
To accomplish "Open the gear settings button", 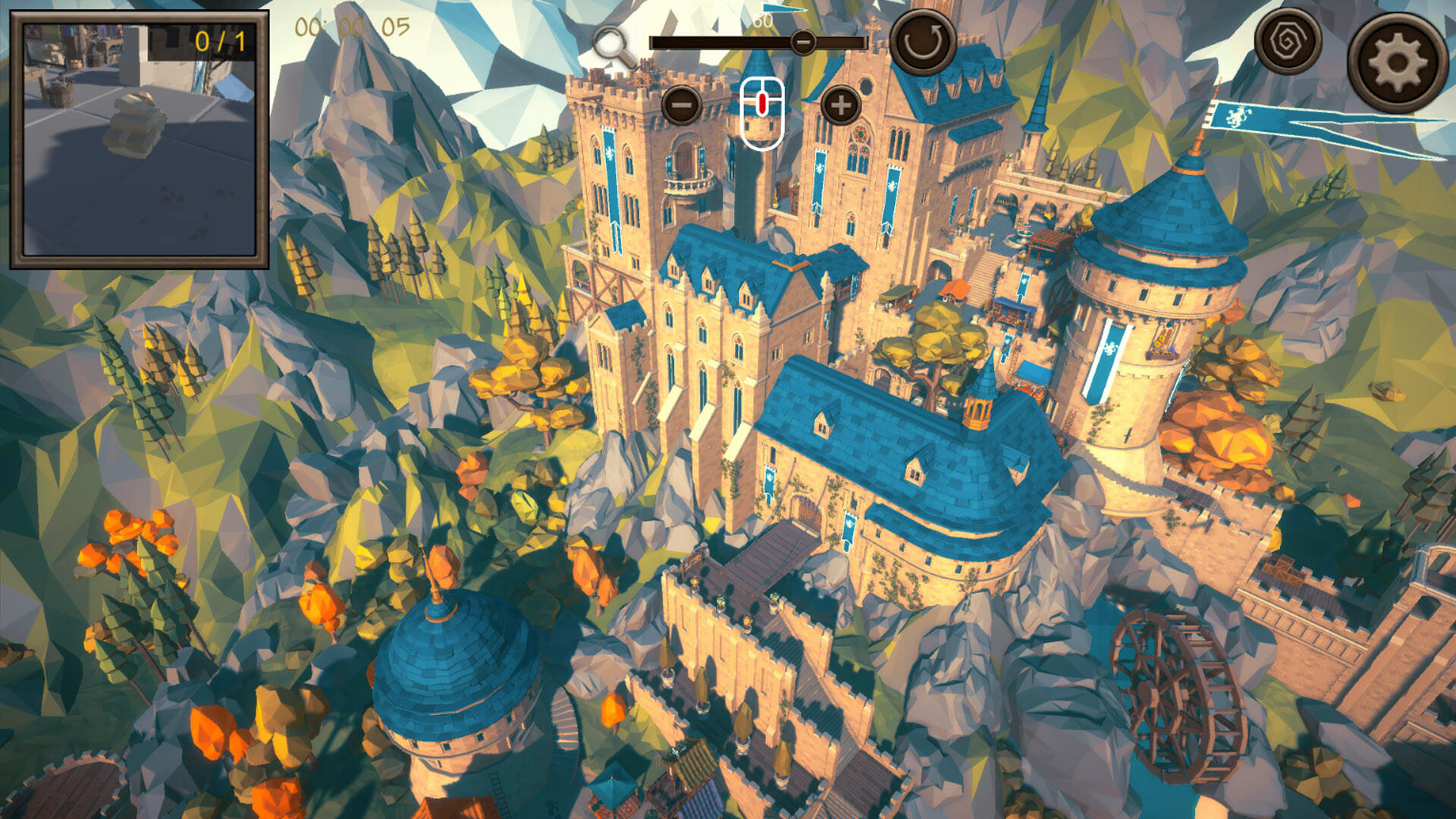I will 1396,63.
